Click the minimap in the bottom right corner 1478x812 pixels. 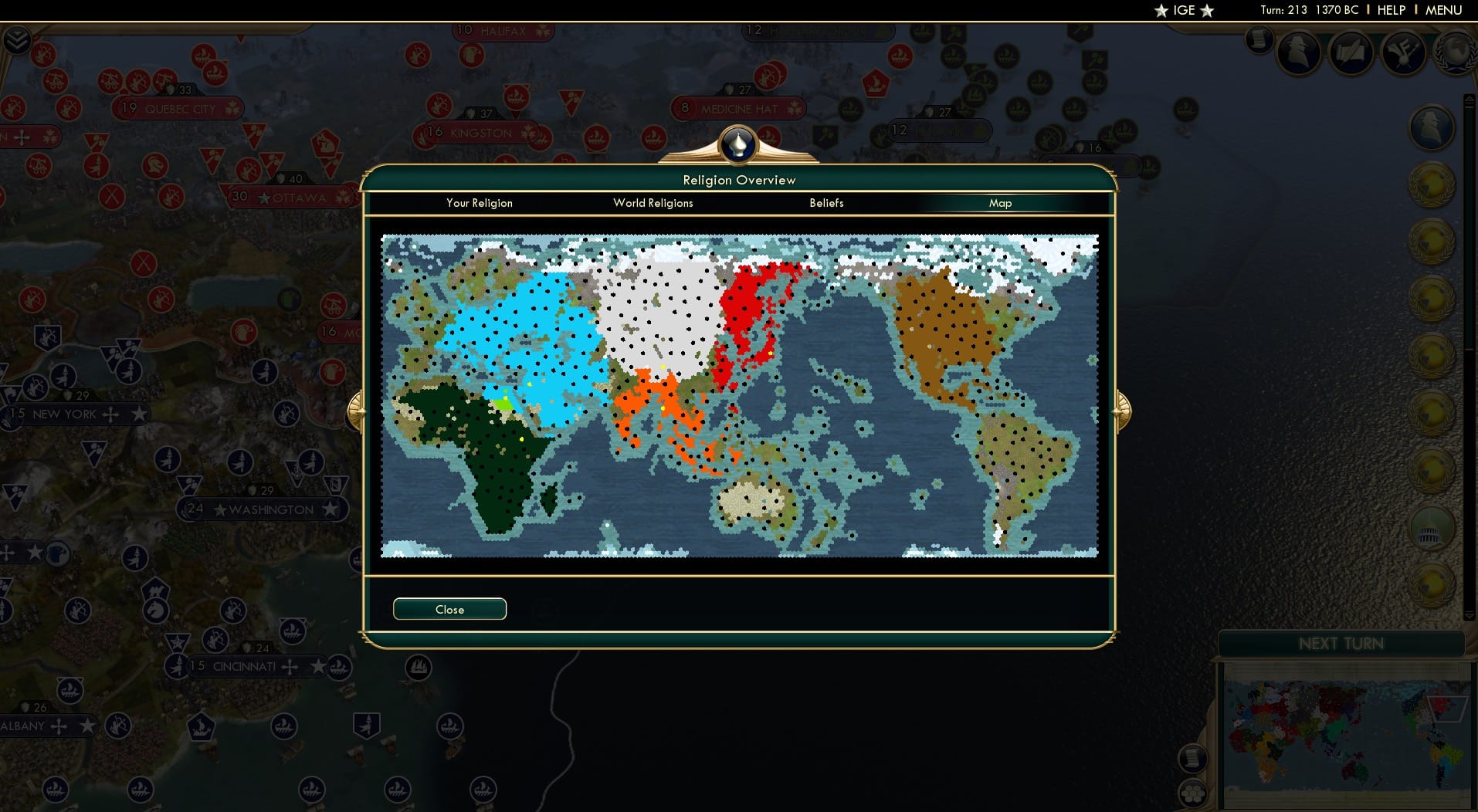tap(1344, 733)
